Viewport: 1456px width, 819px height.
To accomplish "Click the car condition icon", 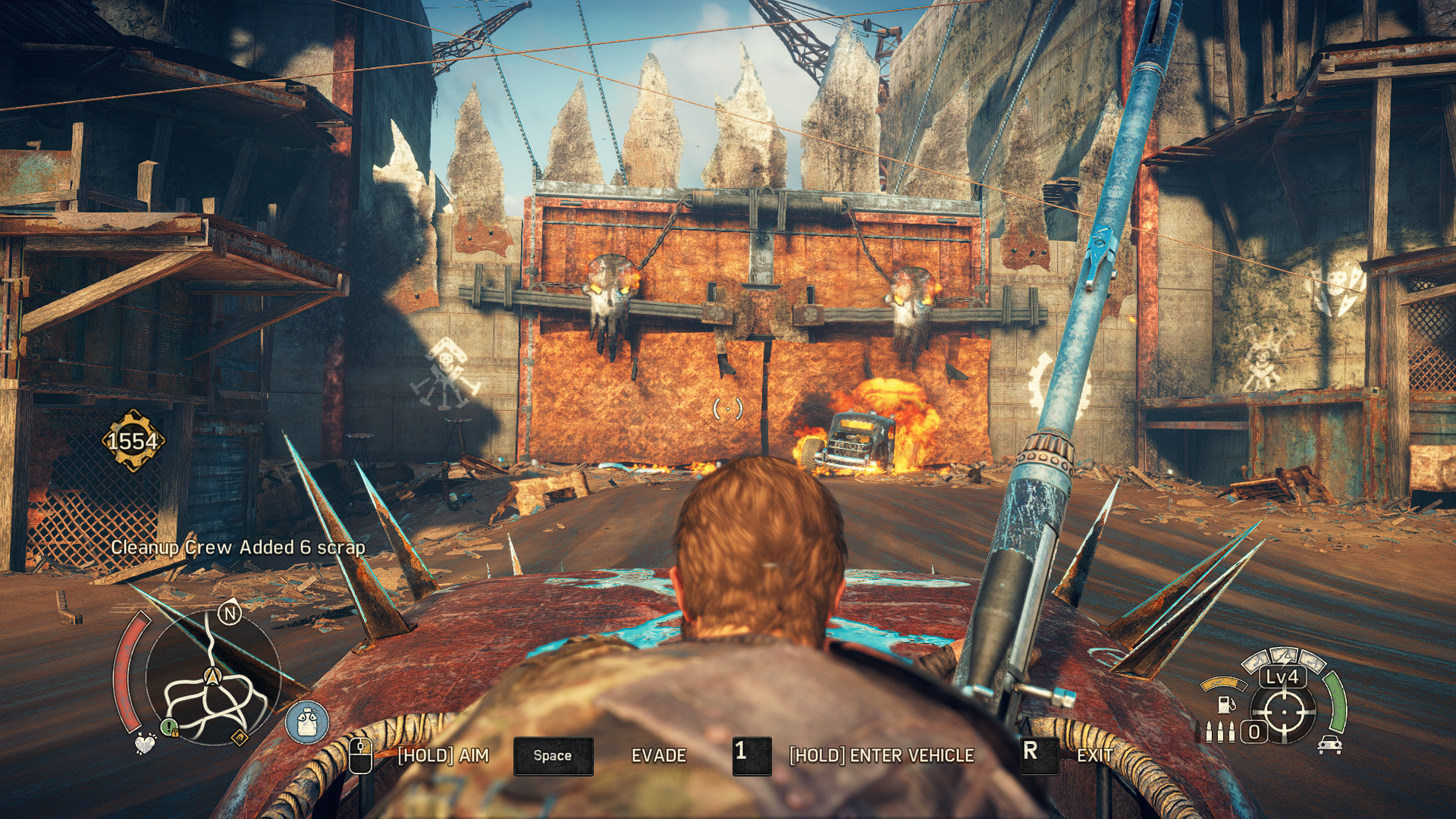I will [x=1330, y=745].
